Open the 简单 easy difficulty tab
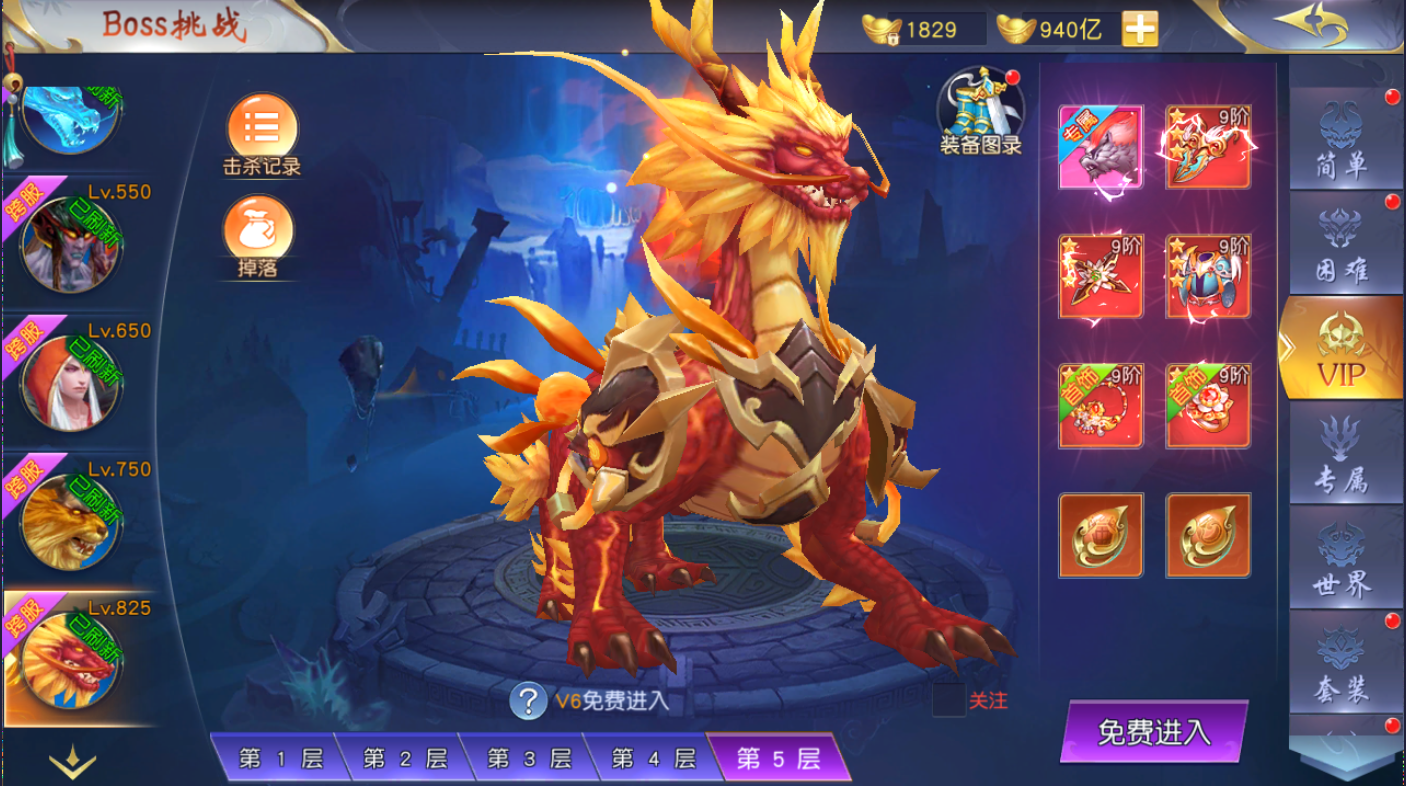 (x=1341, y=141)
